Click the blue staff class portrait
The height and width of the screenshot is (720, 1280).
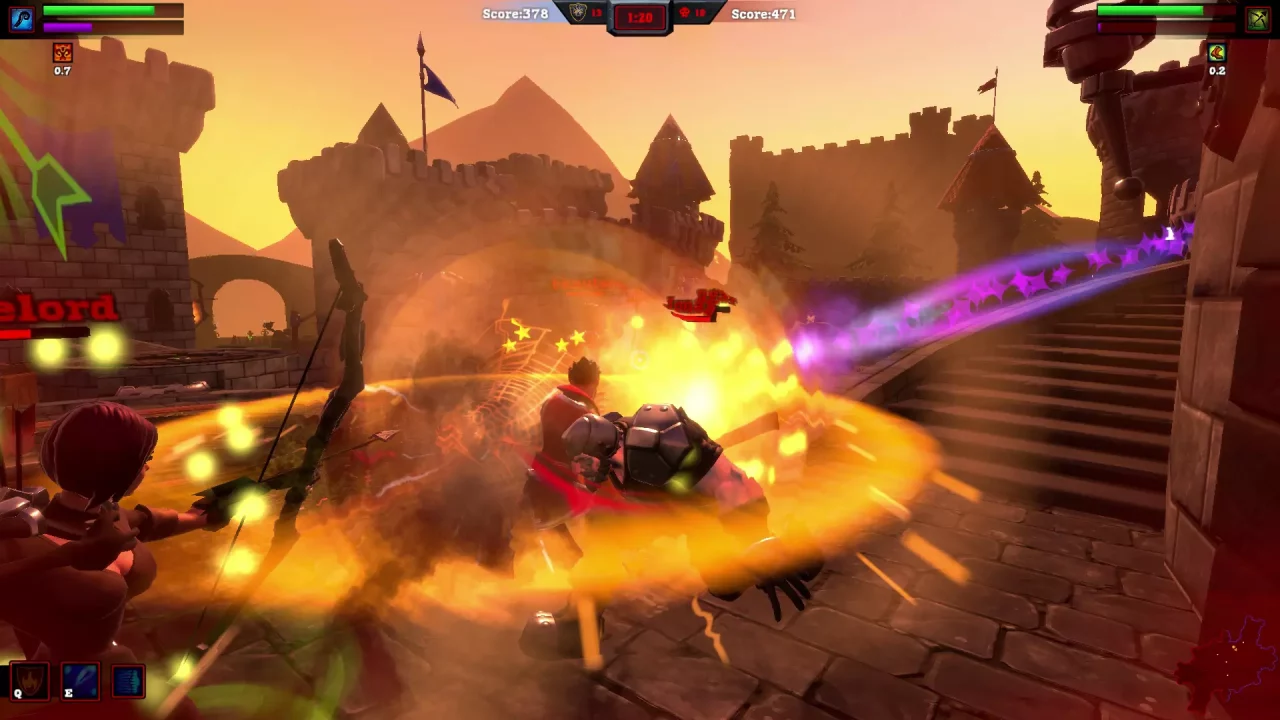[x=21, y=19]
